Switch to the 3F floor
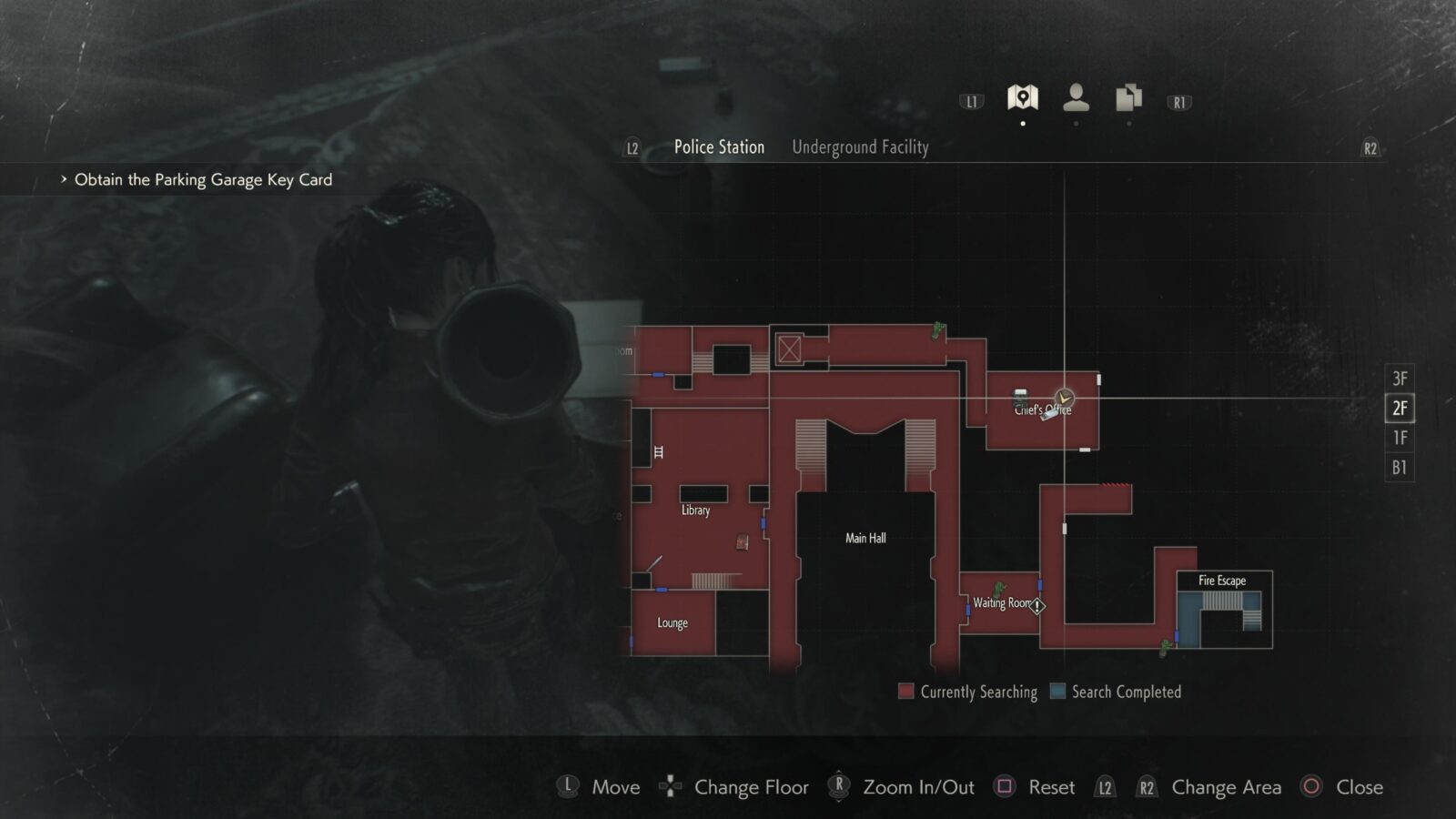 pos(1400,378)
